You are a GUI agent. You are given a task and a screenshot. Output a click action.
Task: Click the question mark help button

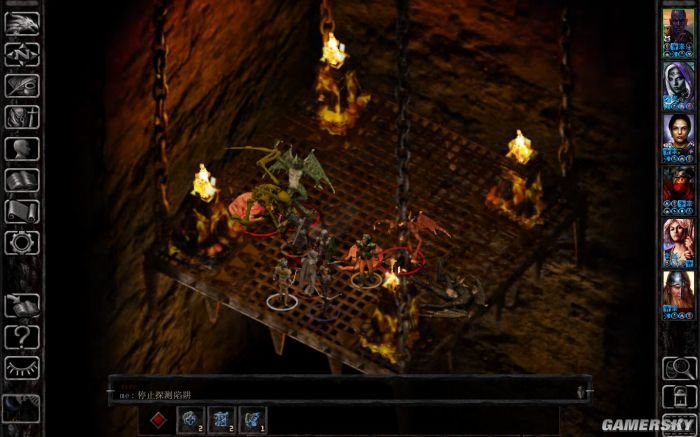click(x=20, y=337)
